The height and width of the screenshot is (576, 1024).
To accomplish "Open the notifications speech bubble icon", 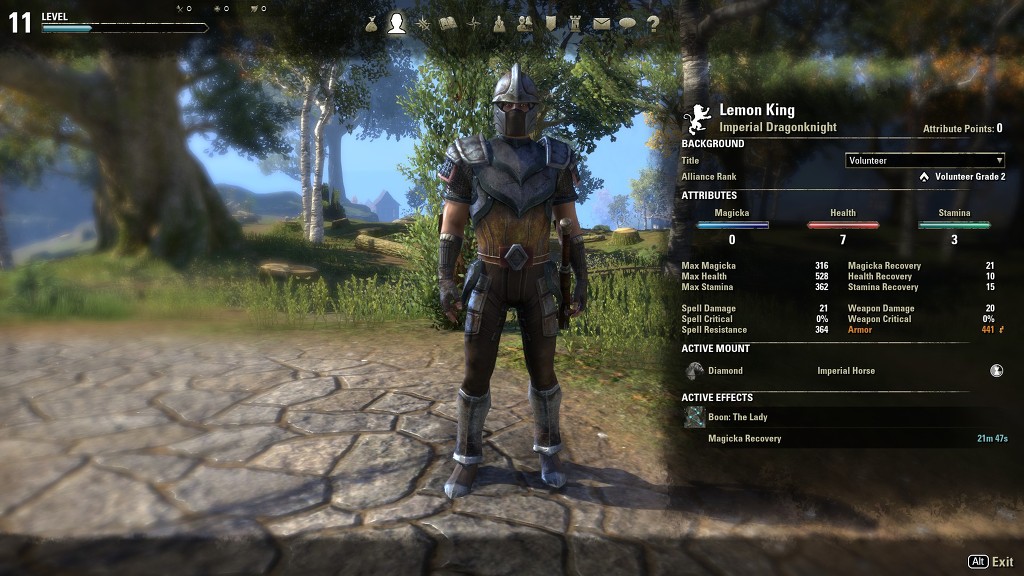I will pyautogui.click(x=627, y=23).
